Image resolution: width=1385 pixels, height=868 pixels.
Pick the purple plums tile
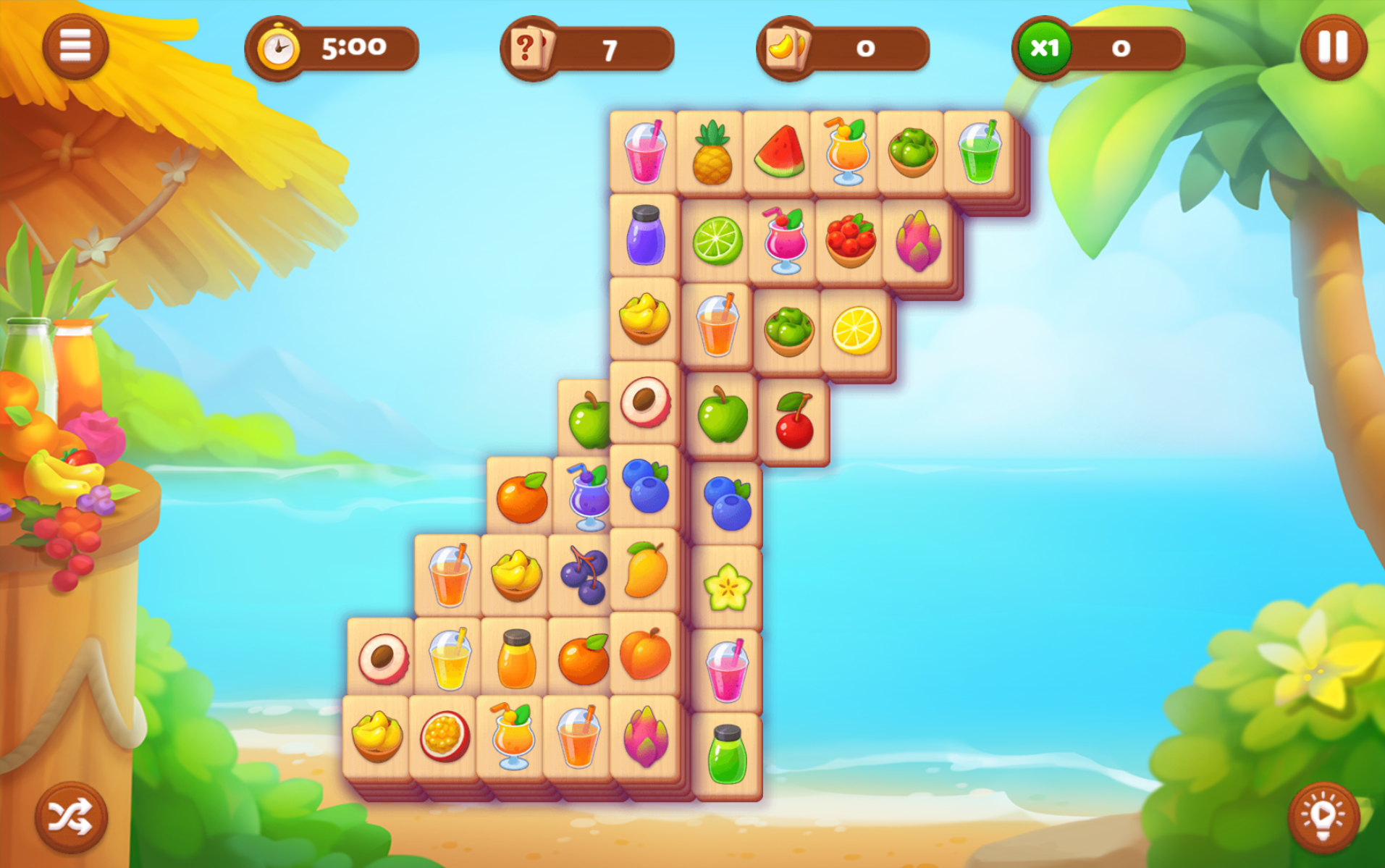[x=584, y=576]
